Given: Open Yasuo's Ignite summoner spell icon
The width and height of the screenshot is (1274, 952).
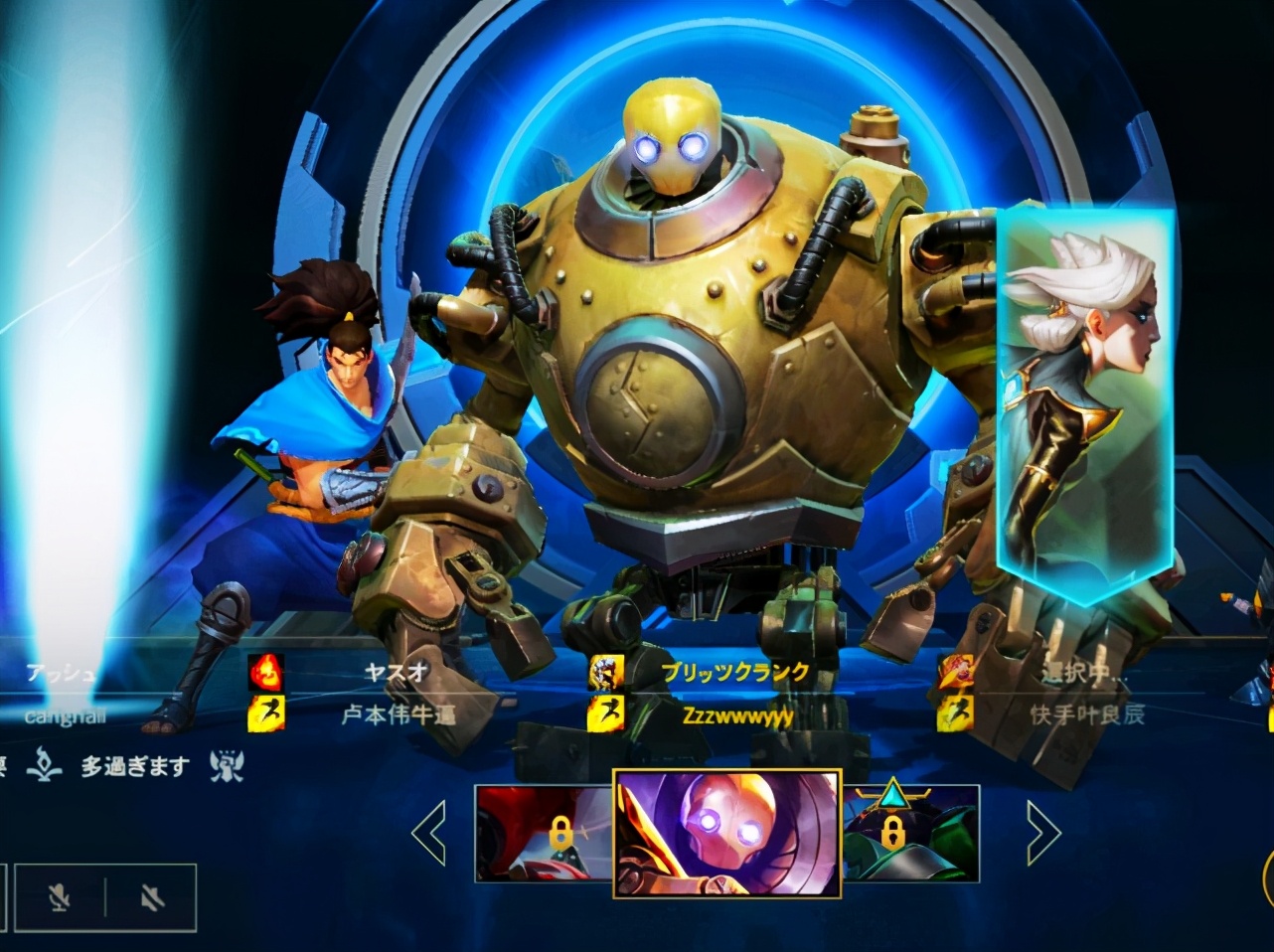Looking at the screenshot, I should [266, 673].
